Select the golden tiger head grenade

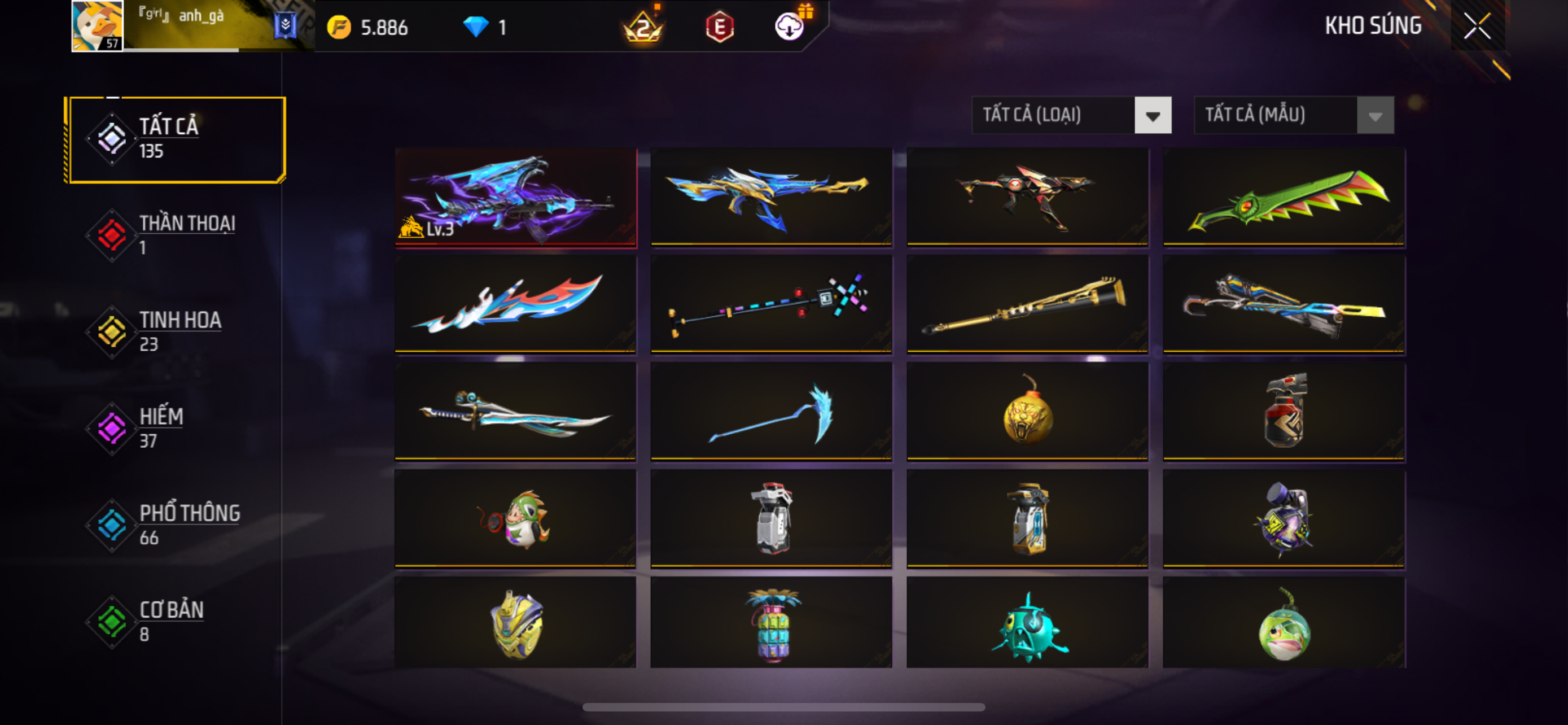pos(1027,411)
